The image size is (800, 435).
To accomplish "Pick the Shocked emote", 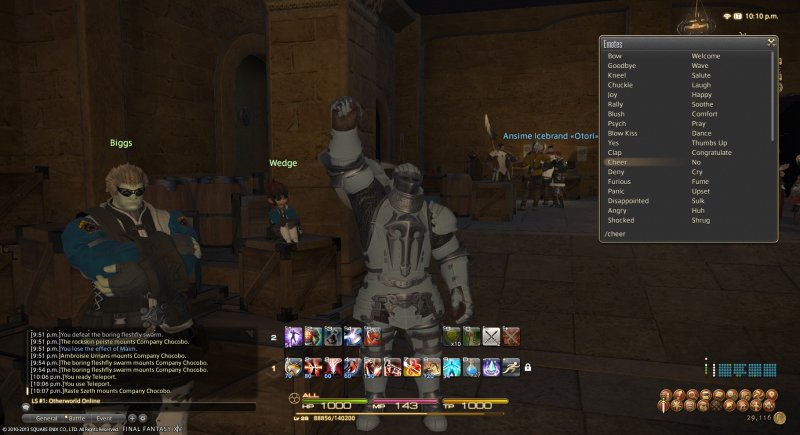I will (x=620, y=220).
